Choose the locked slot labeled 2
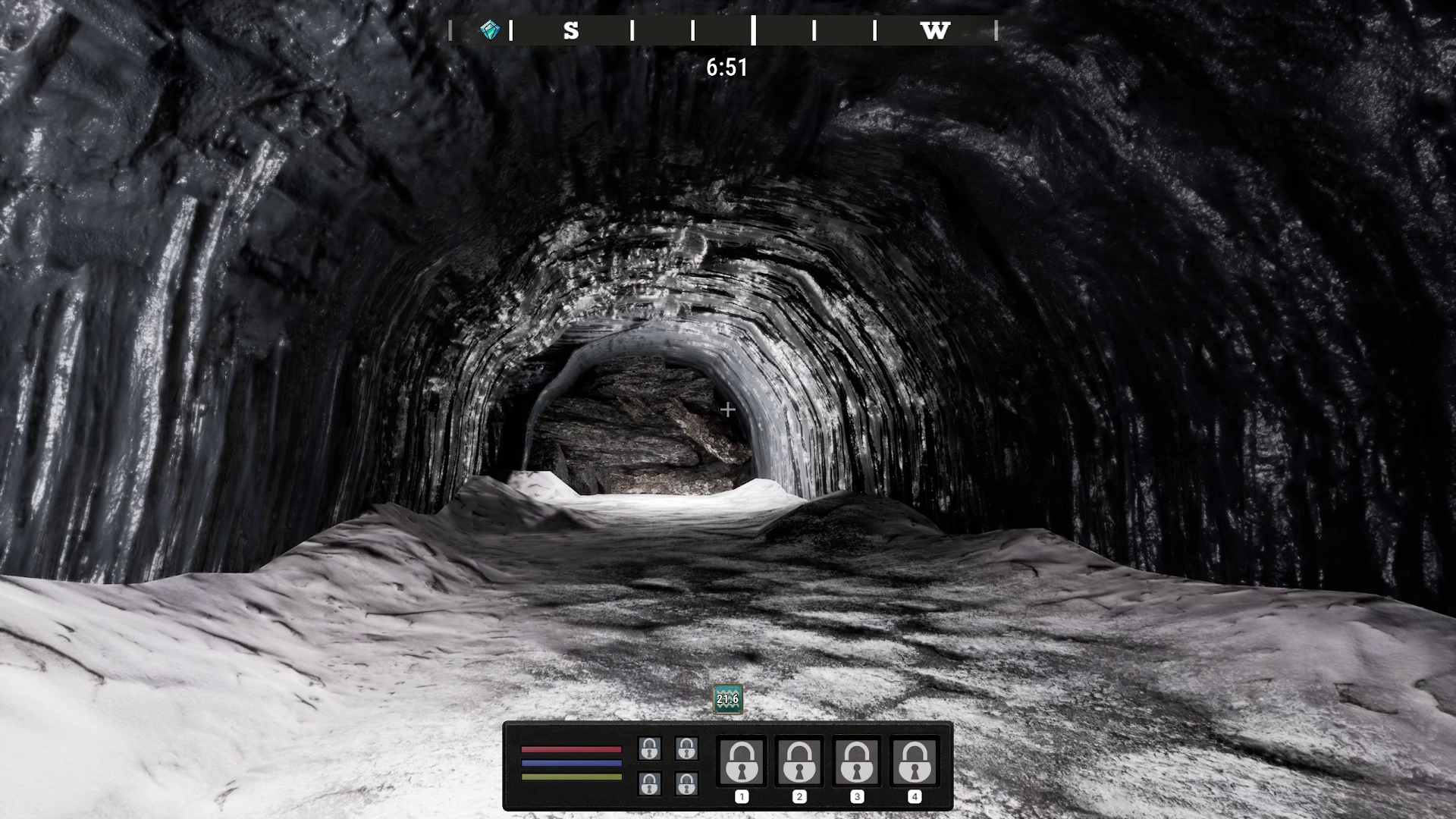Screen dimensions: 1456x819 [x=799, y=761]
